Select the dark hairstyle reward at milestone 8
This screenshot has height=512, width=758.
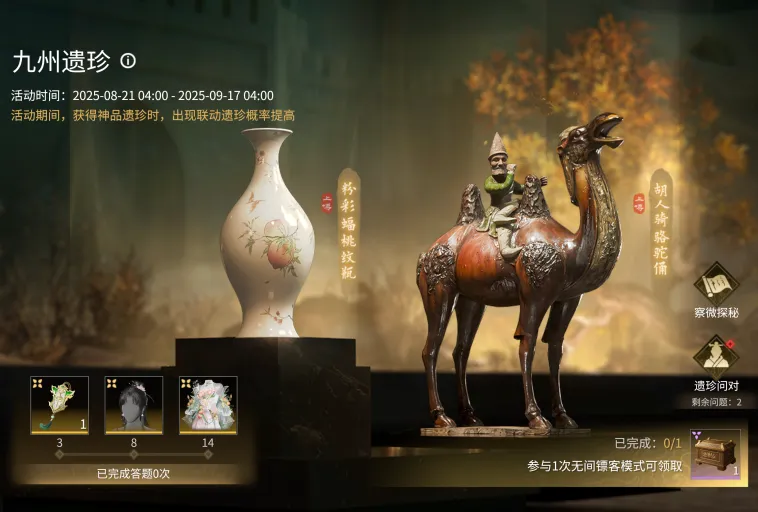point(134,404)
